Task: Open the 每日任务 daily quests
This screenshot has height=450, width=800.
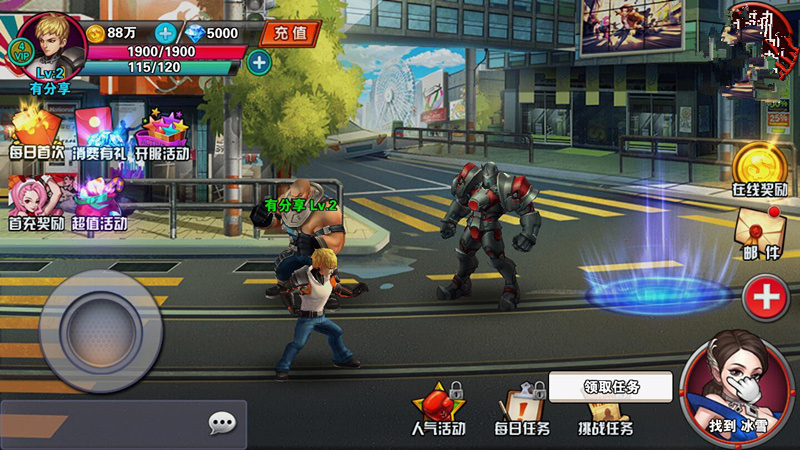Action: (521, 410)
